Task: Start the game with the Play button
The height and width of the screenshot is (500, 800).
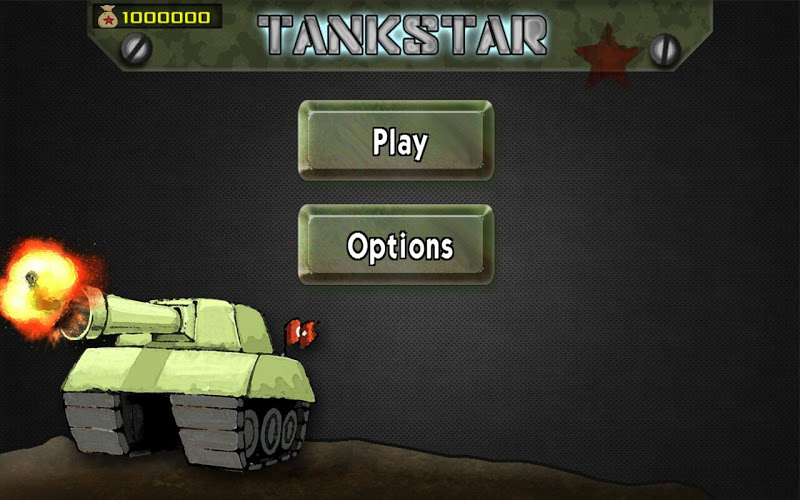Action: (x=397, y=141)
